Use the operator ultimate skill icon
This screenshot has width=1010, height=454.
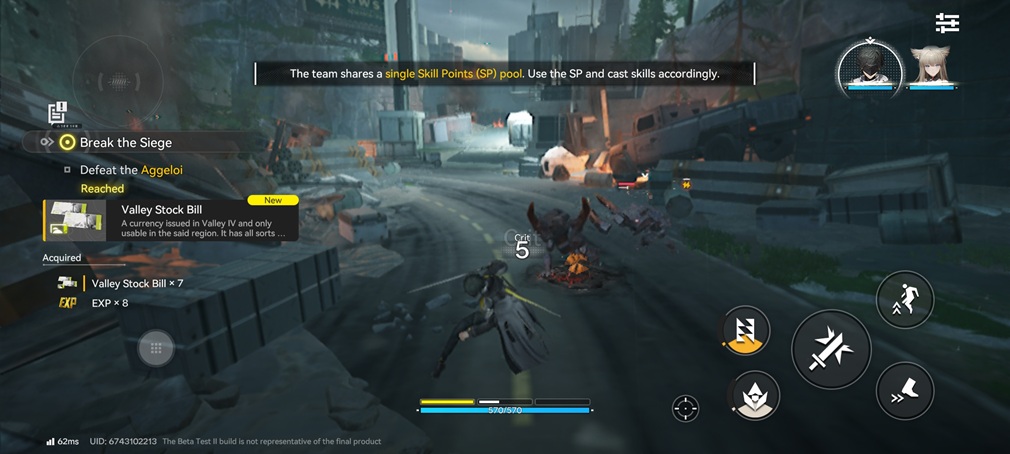[x=756, y=396]
